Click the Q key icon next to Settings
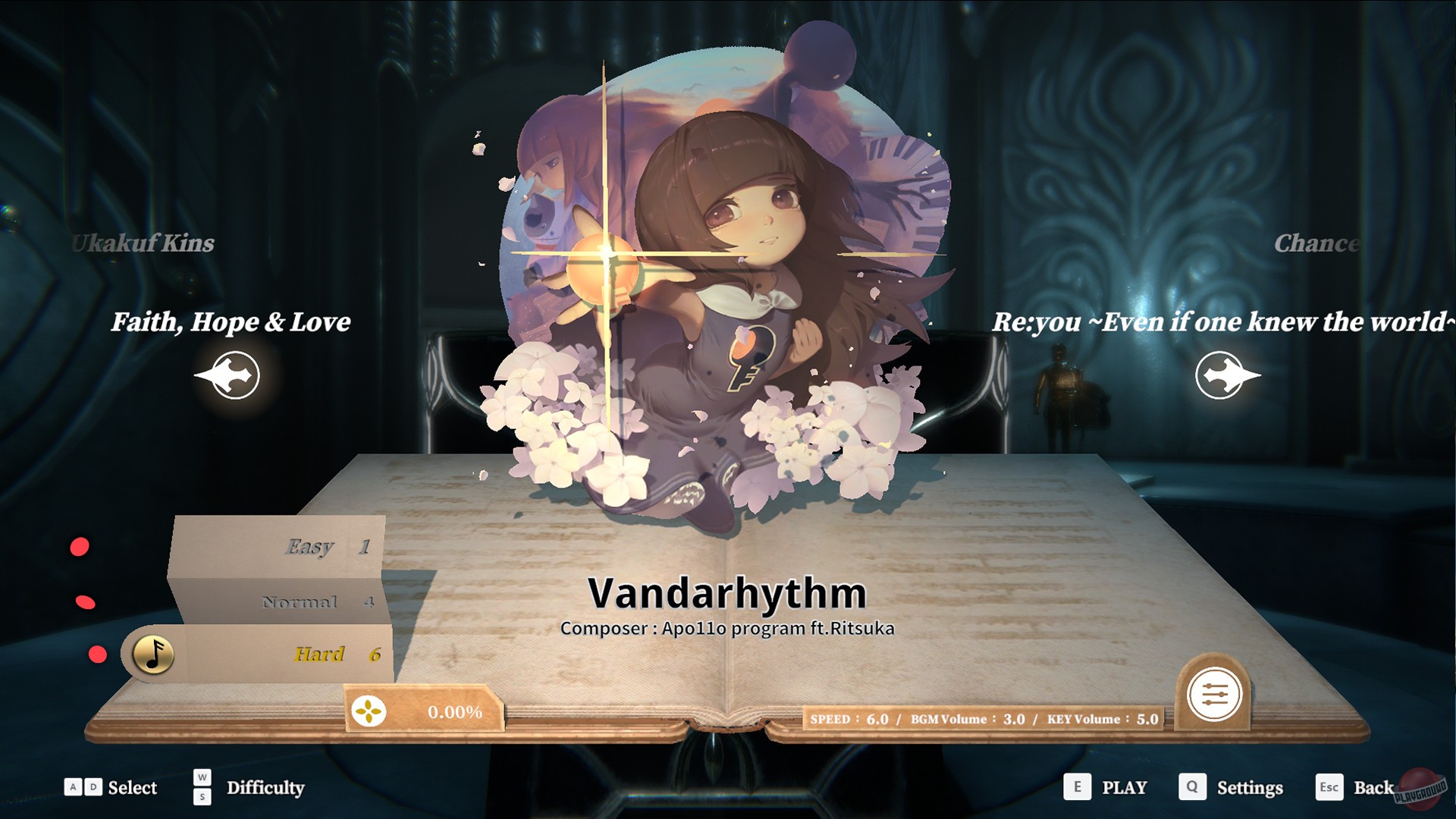 pyautogui.click(x=1193, y=788)
